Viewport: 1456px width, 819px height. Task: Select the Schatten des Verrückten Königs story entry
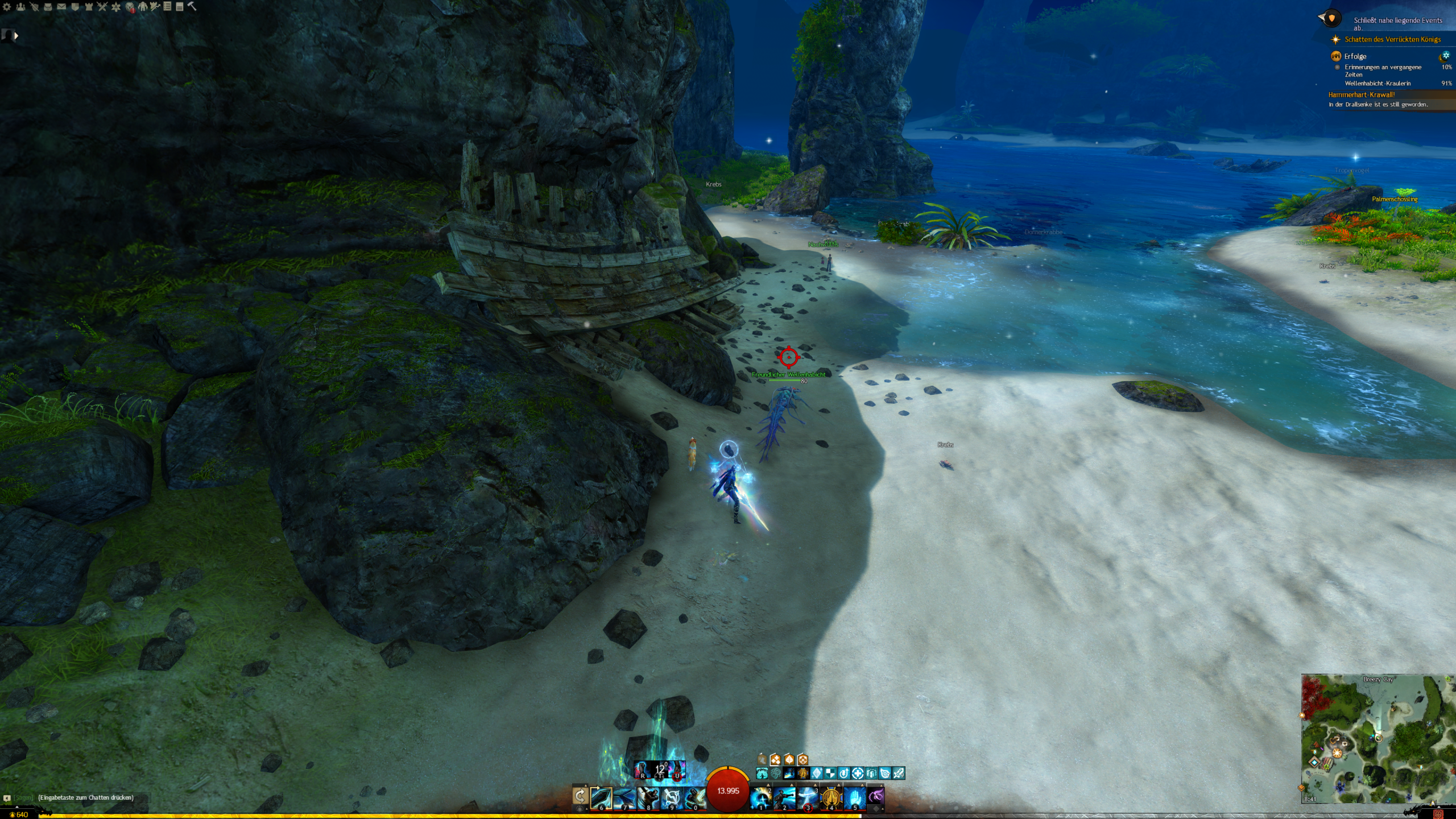(x=1392, y=39)
